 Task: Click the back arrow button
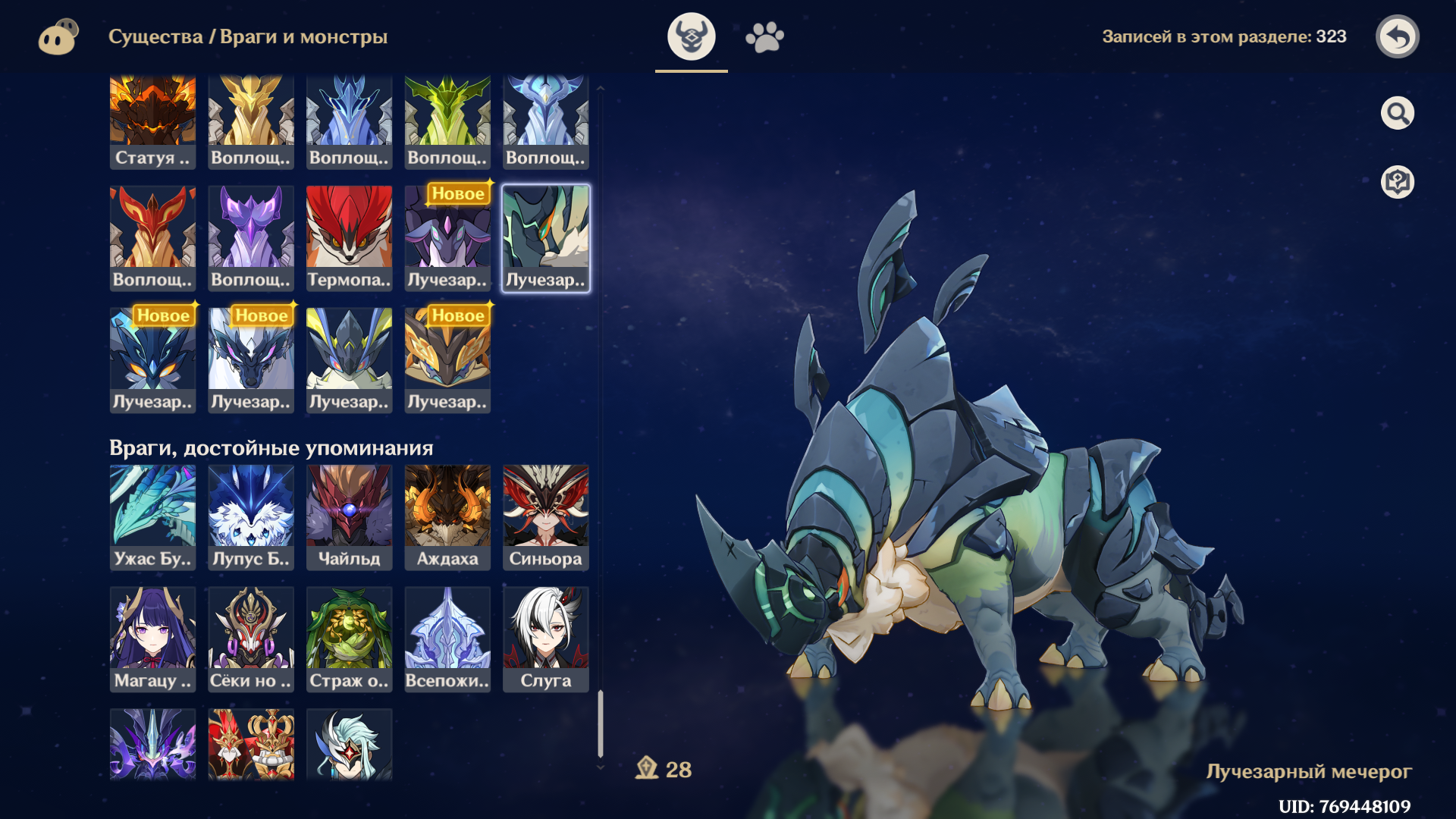click(x=1397, y=36)
